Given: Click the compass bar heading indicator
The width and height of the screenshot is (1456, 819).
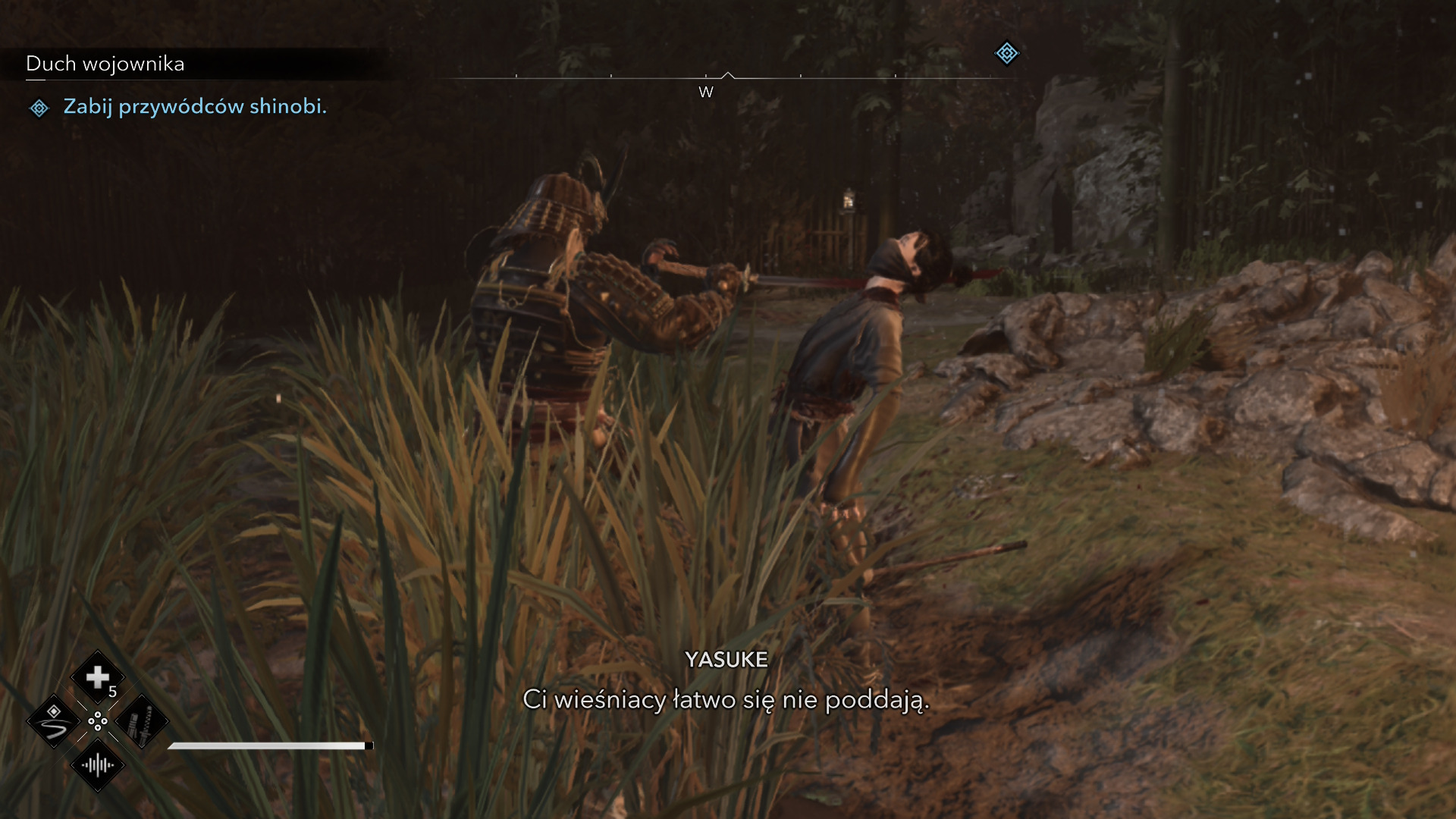Looking at the screenshot, I should pos(727,76).
